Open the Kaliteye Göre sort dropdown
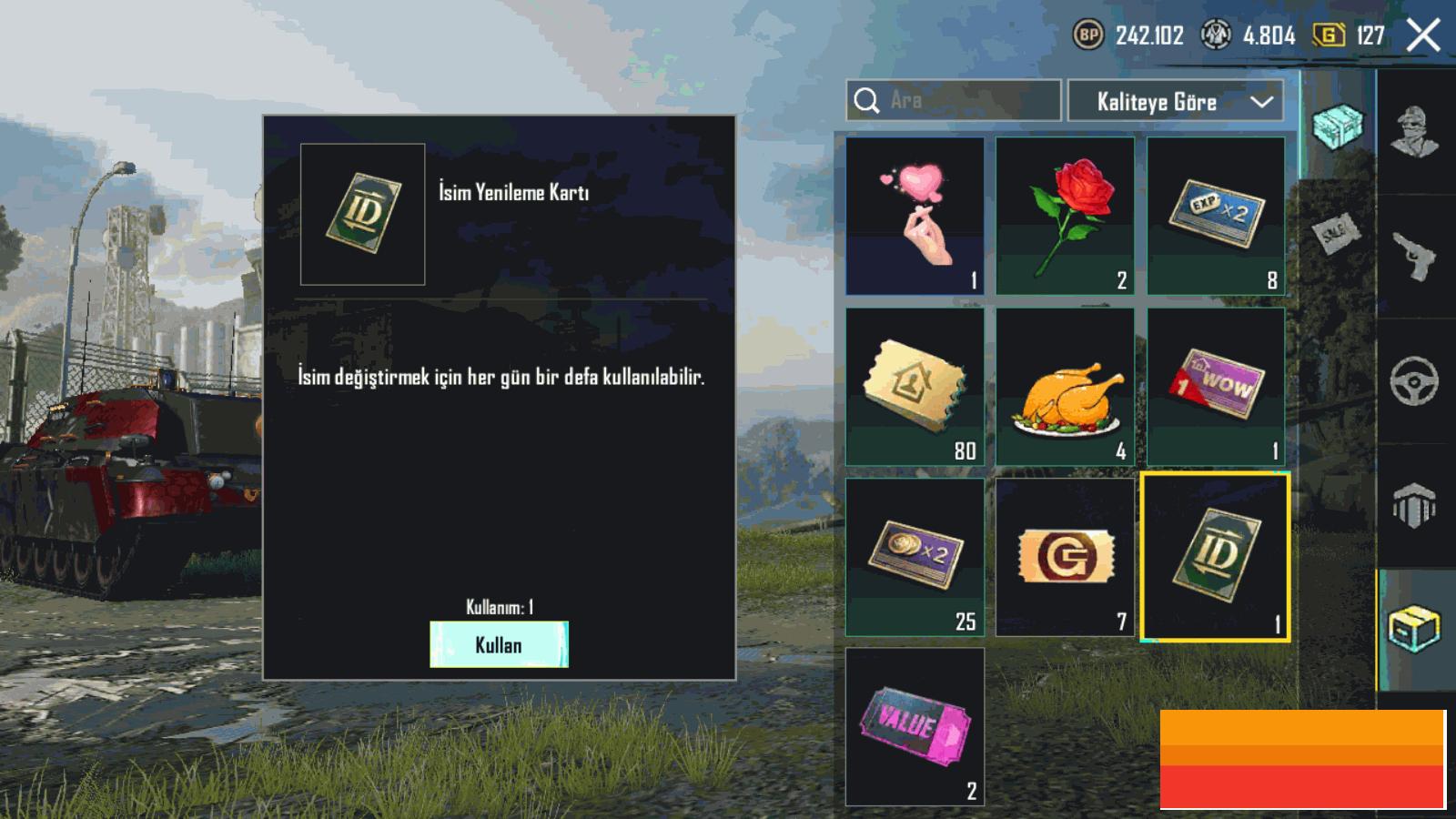Viewport: 1456px width, 819px height. pos(1175,101)
